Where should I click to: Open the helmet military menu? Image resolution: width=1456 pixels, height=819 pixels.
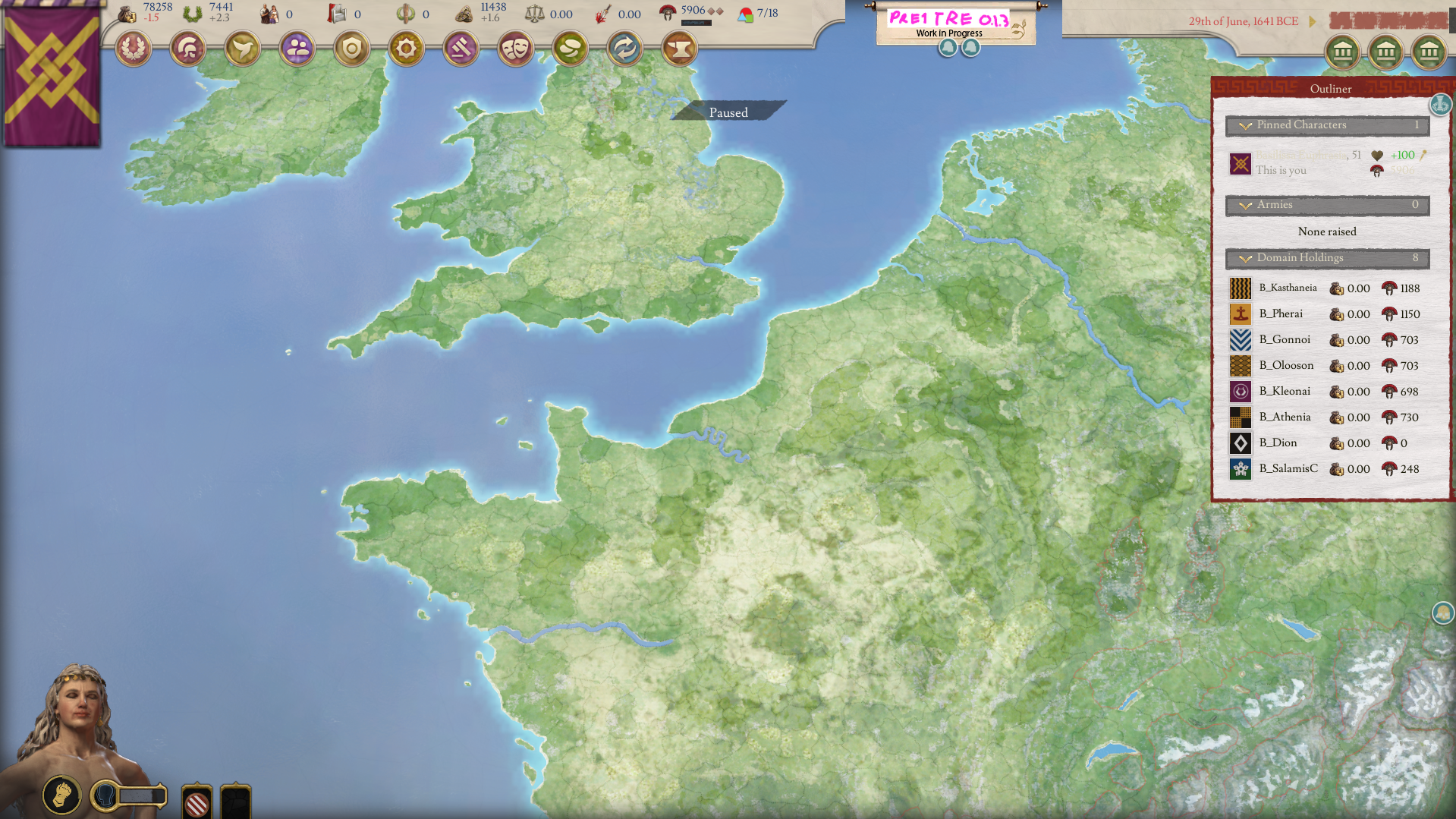click(x=188, y=49)
